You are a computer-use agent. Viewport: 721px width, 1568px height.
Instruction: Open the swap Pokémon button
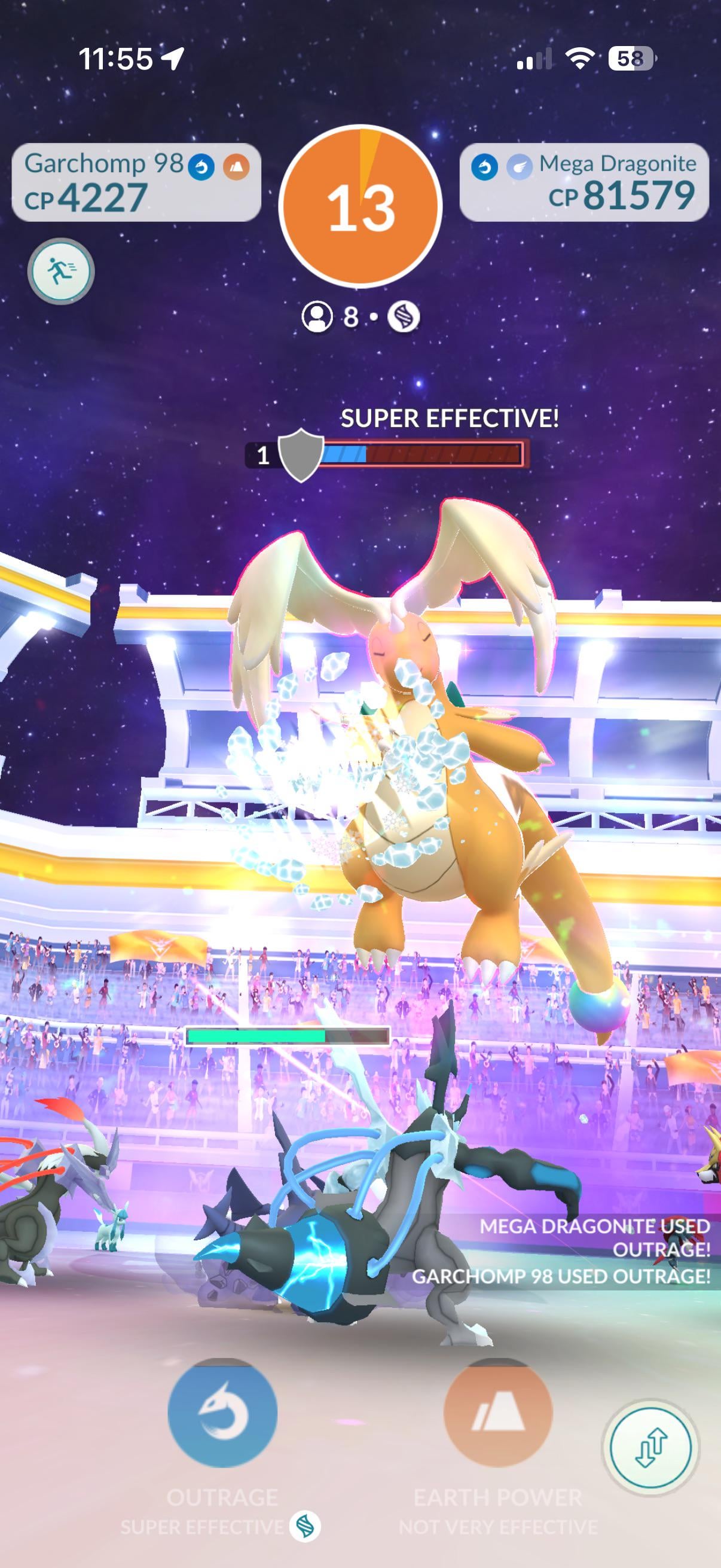pos(650,1447)
